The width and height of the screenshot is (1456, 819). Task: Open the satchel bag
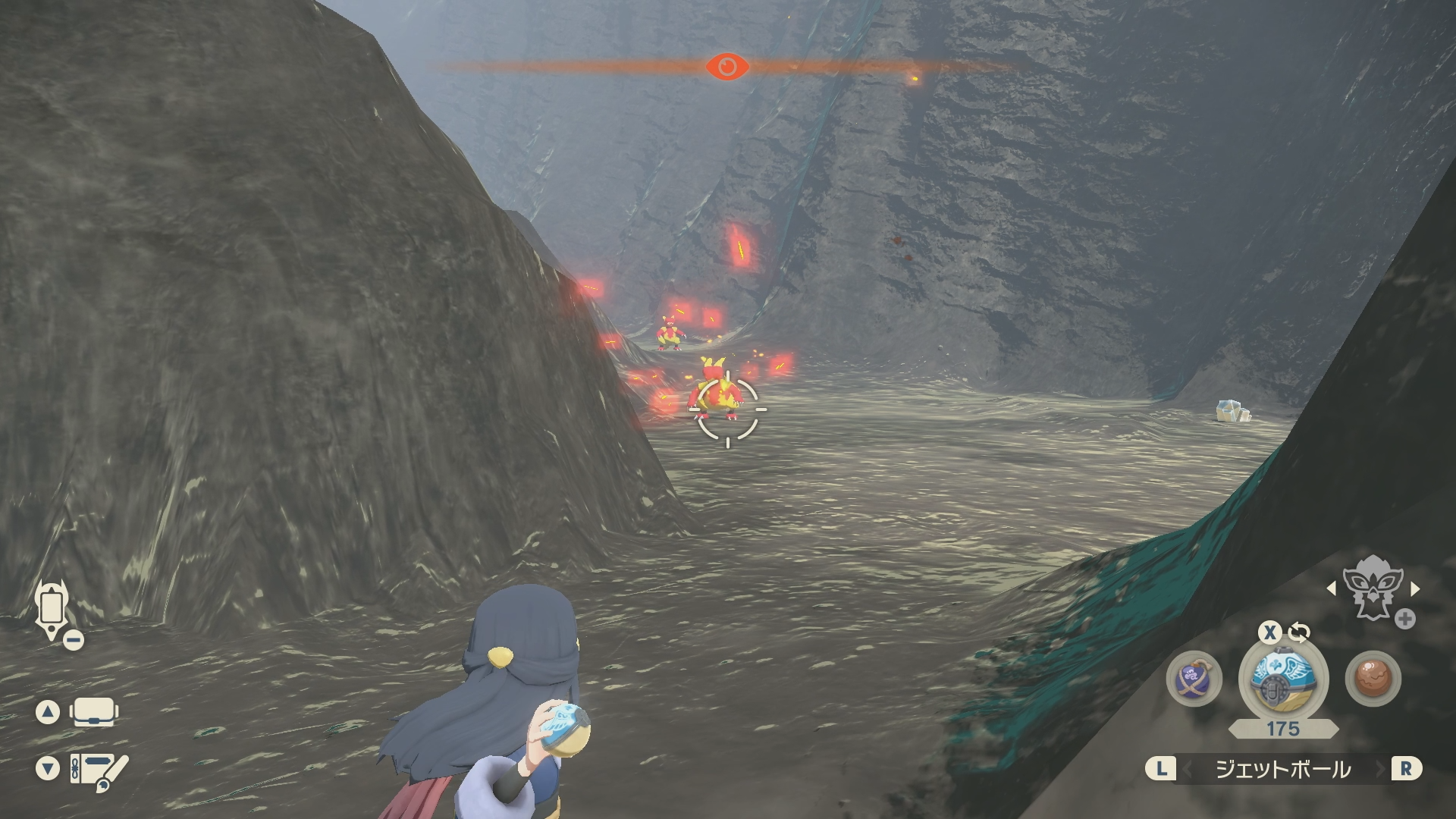[93, 712]
